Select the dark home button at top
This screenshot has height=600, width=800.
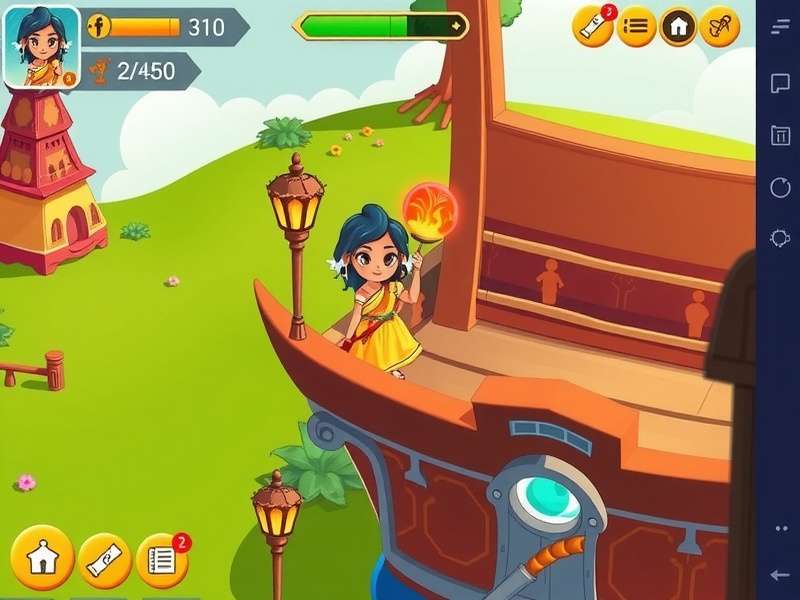tap(678, 27)
